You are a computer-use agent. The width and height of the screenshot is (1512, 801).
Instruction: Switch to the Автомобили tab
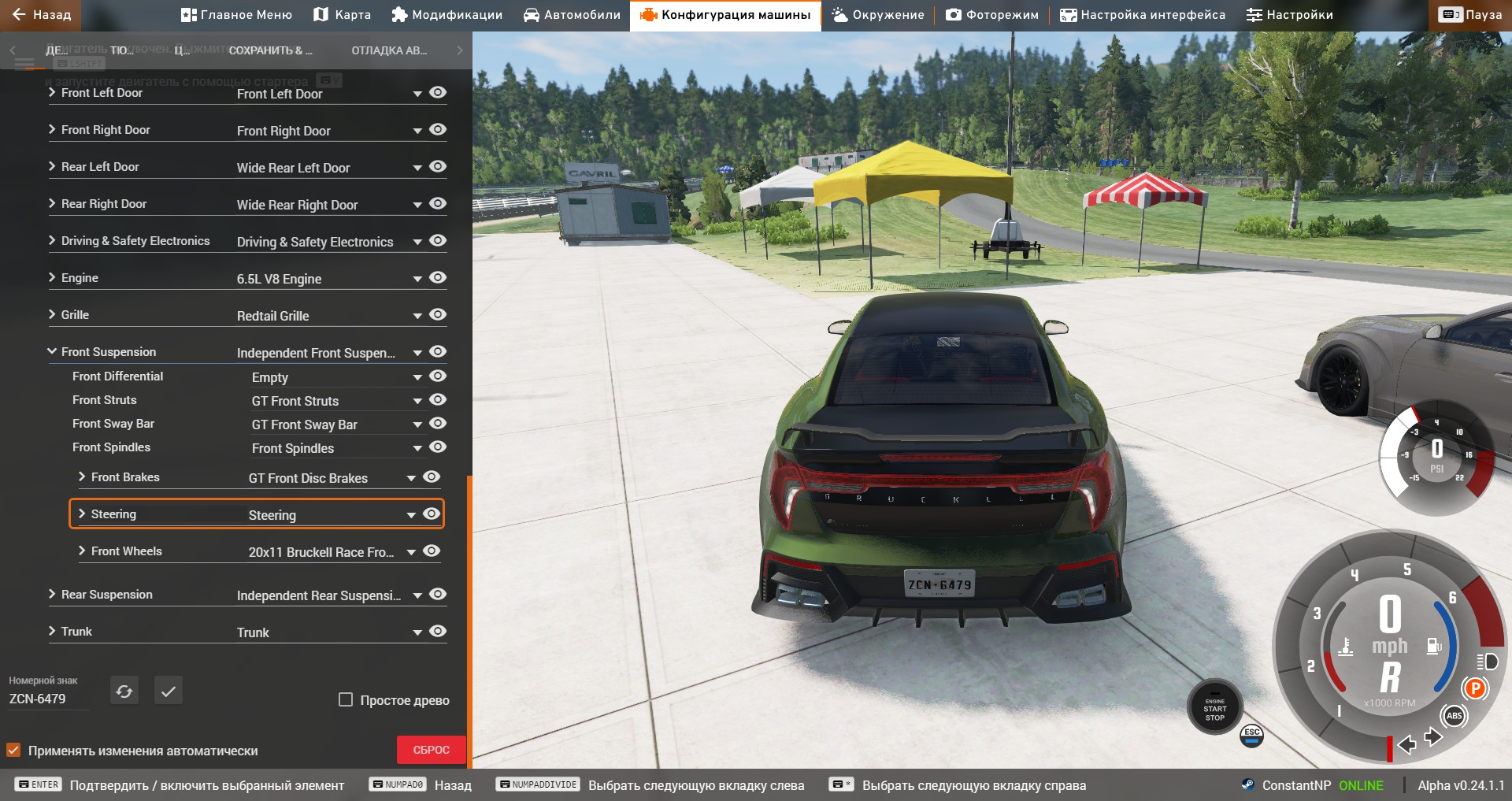click(572, 15)
